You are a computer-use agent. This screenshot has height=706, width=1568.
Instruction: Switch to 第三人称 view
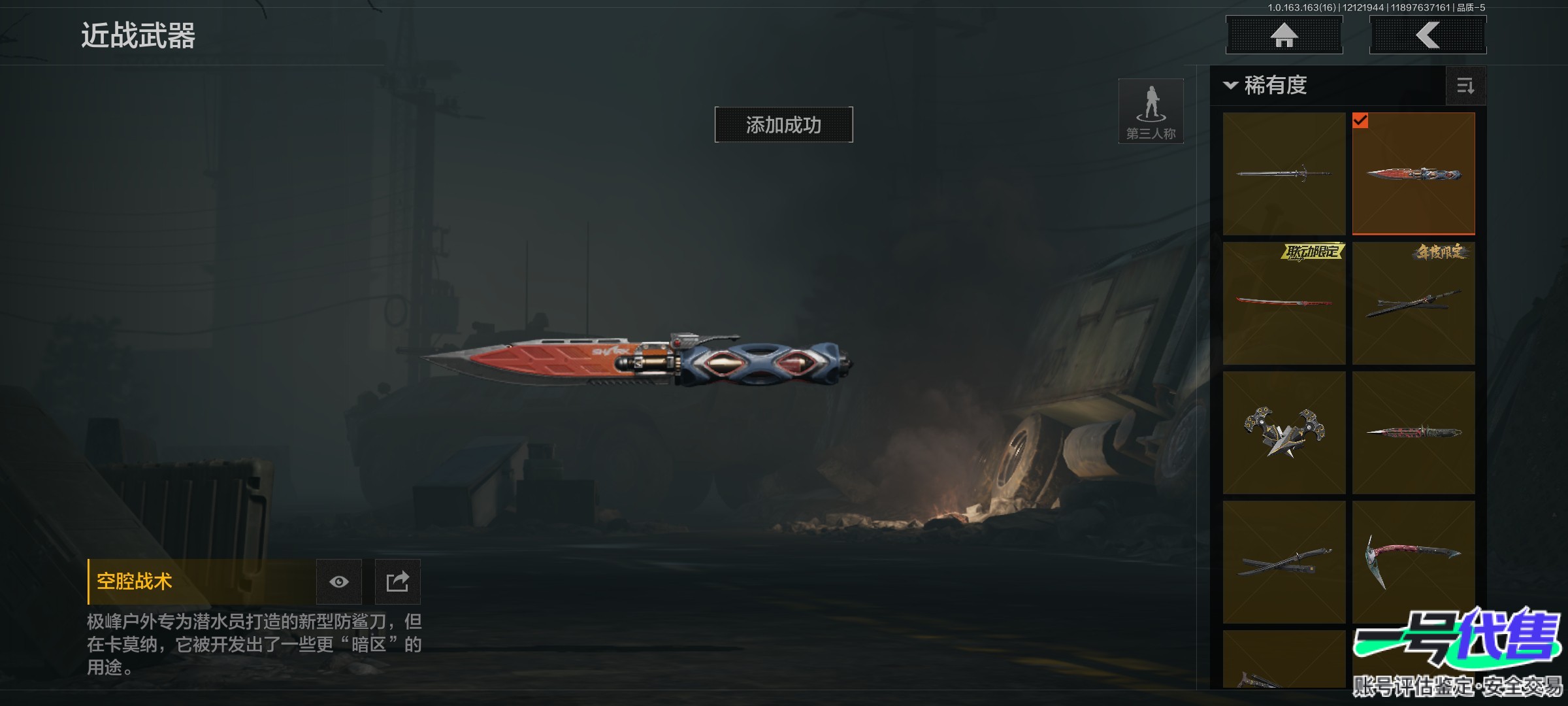[1151, 111]
